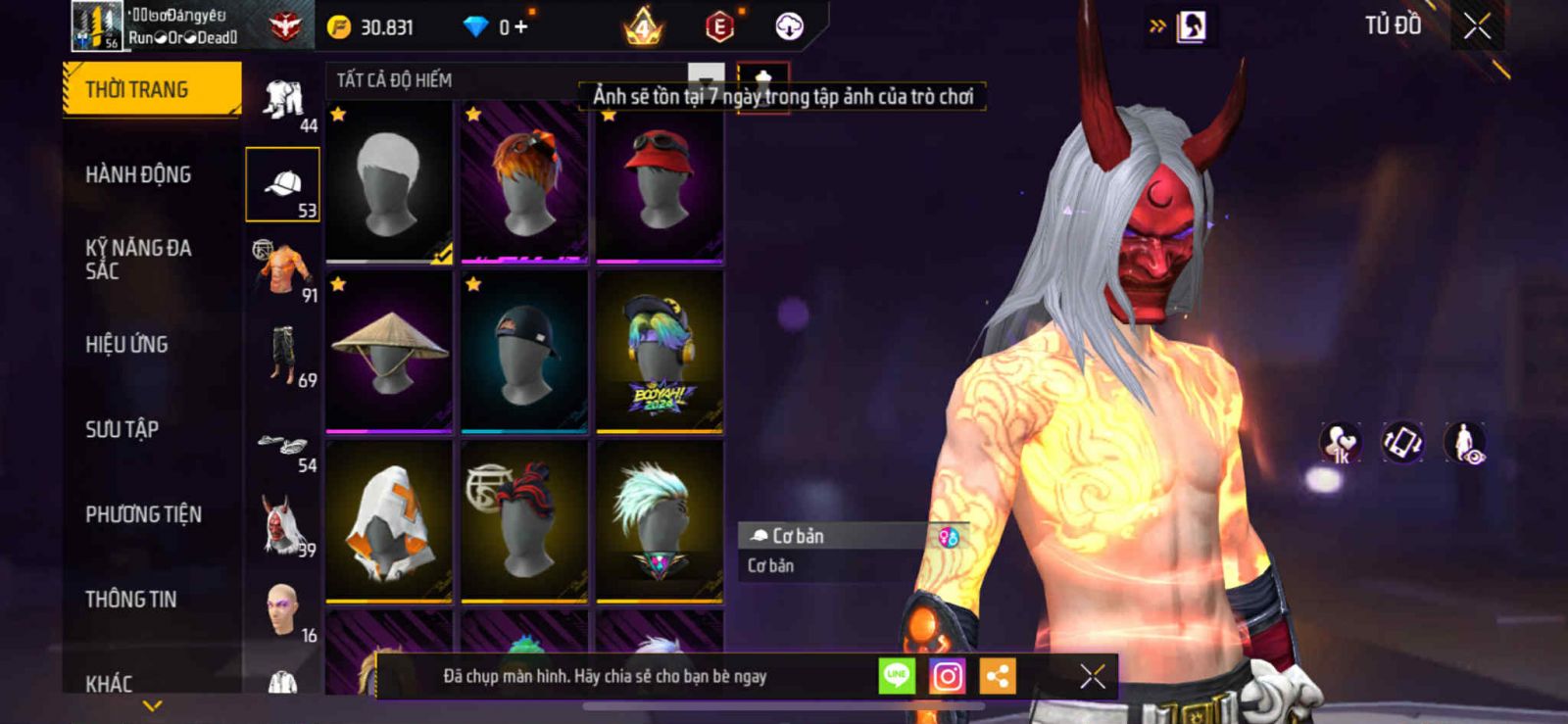Switch to the cap headwear category
The image size is (1568, 724).
pos(282,184)
